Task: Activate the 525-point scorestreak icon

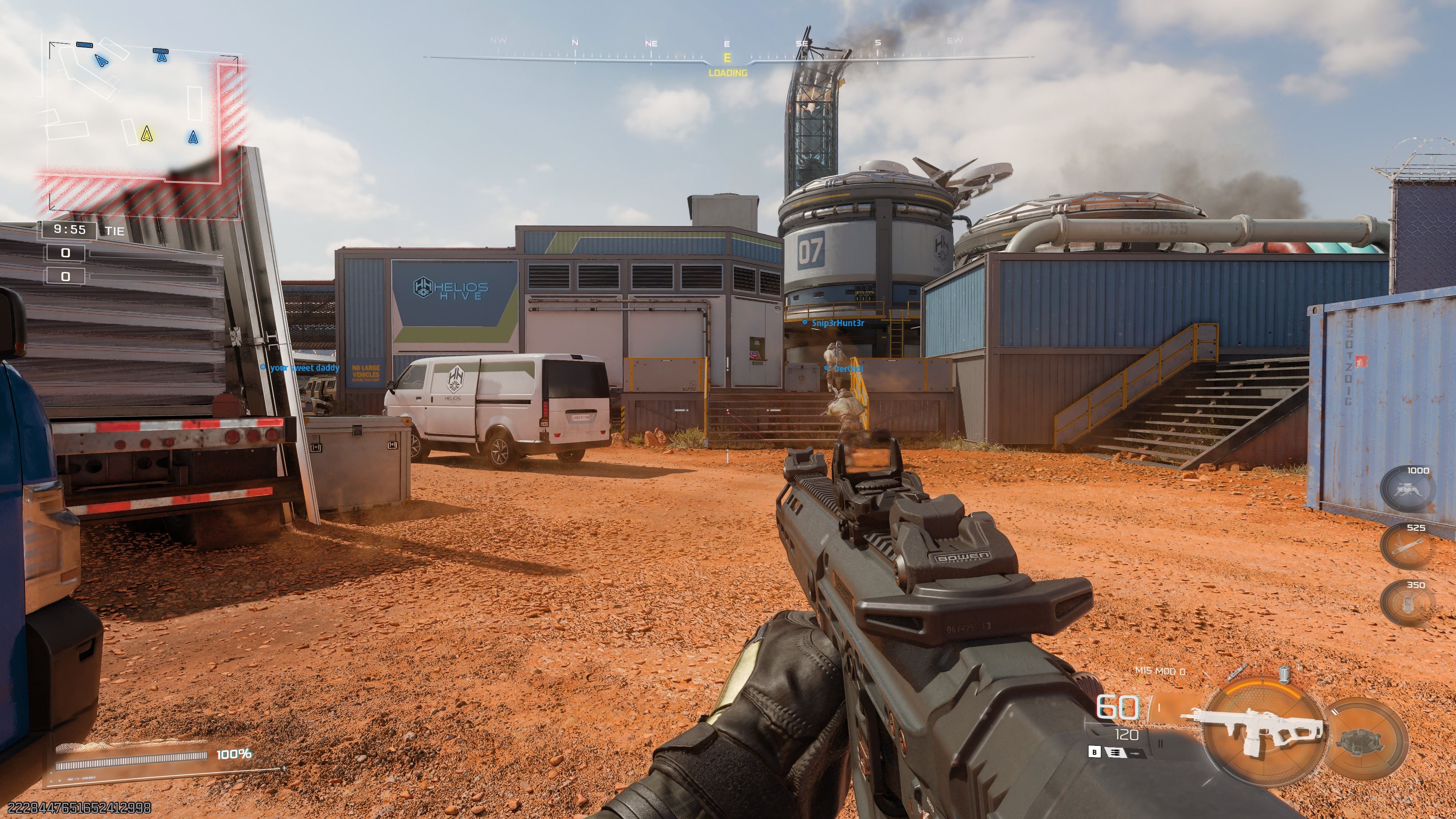Action: click(x=1407, y=547)
